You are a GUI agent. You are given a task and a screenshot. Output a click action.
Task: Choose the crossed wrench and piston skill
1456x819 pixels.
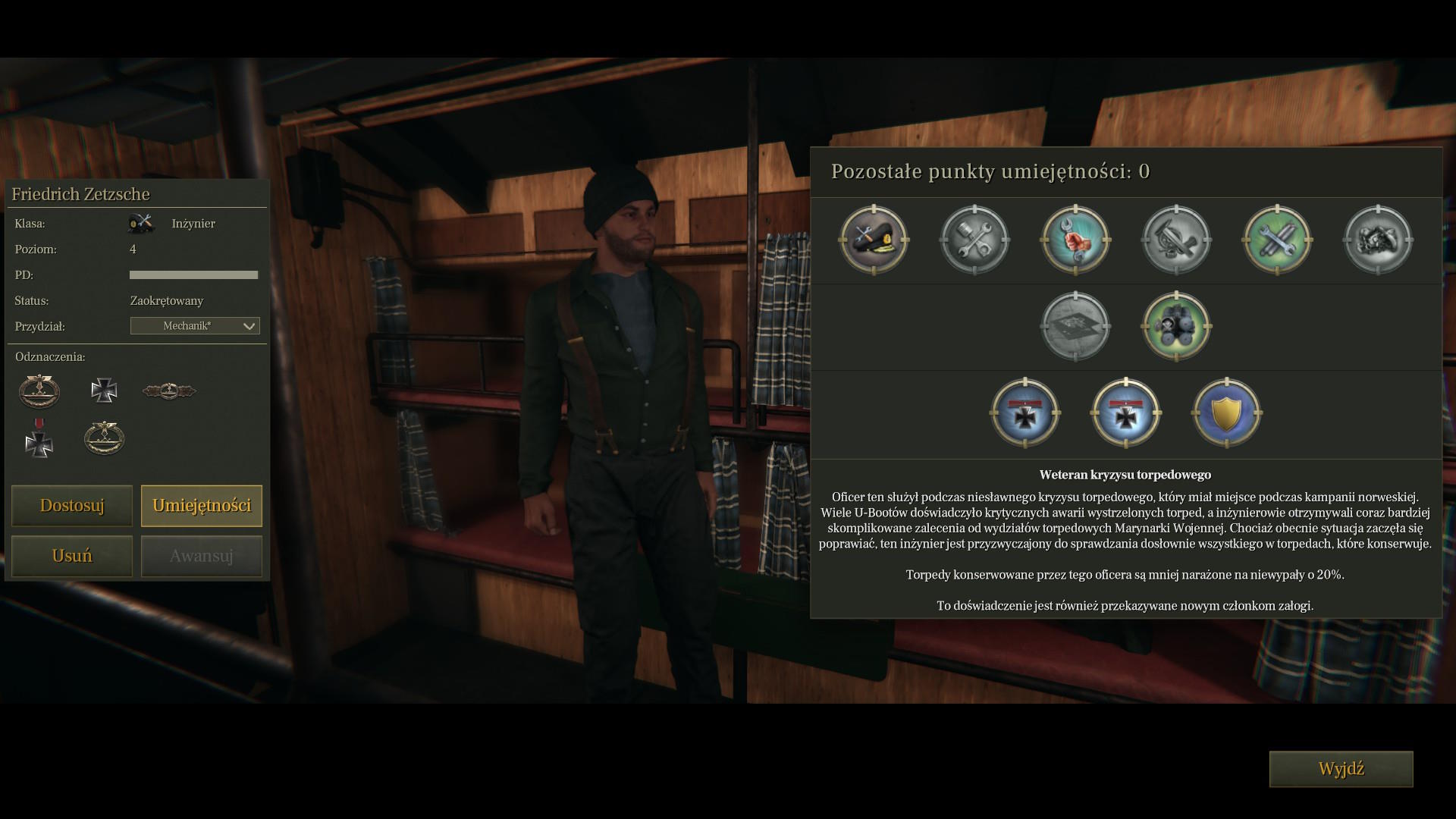coord(974,240)
